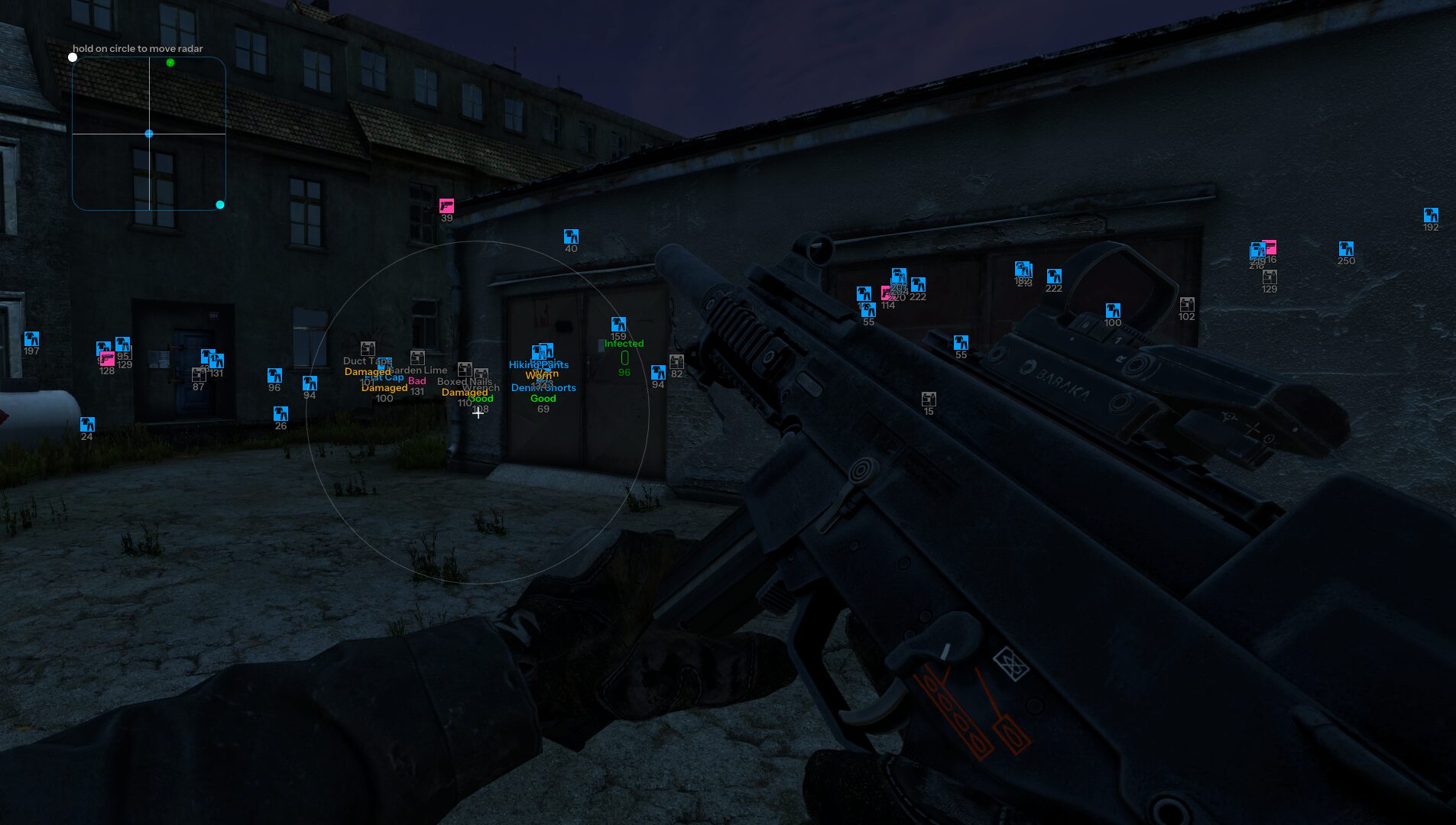1456x825 pixels.
Task: Click the white radar move handle circle
Action: 73,57
